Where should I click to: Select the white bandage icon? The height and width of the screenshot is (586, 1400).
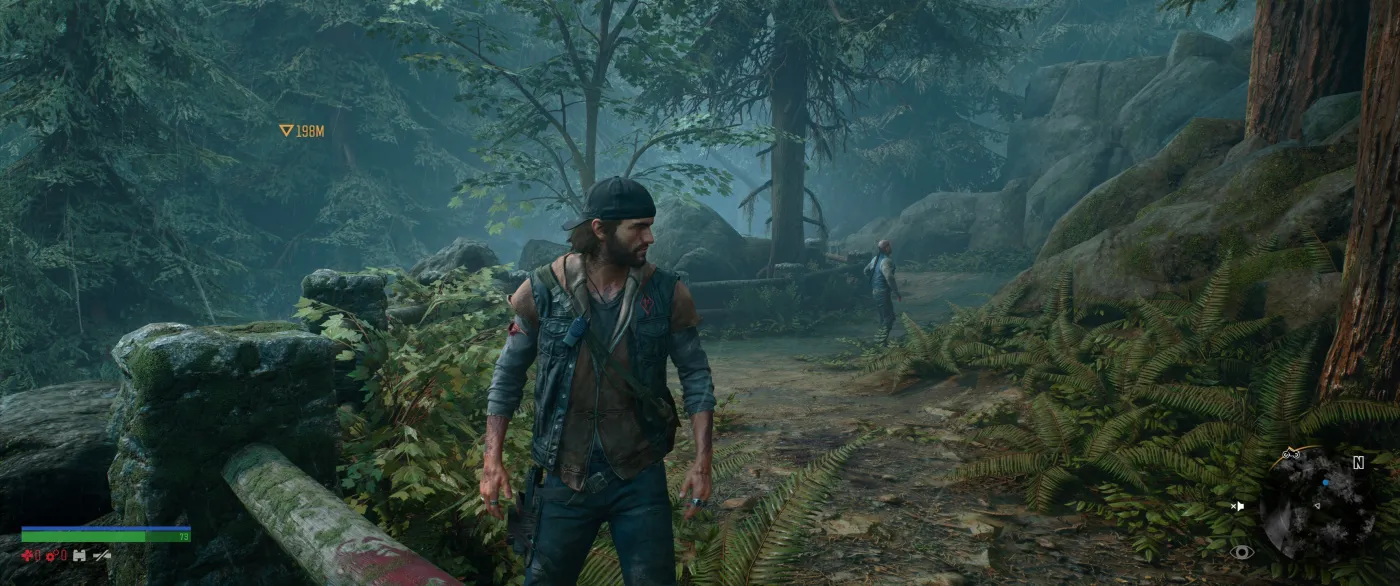pos(79,555)
